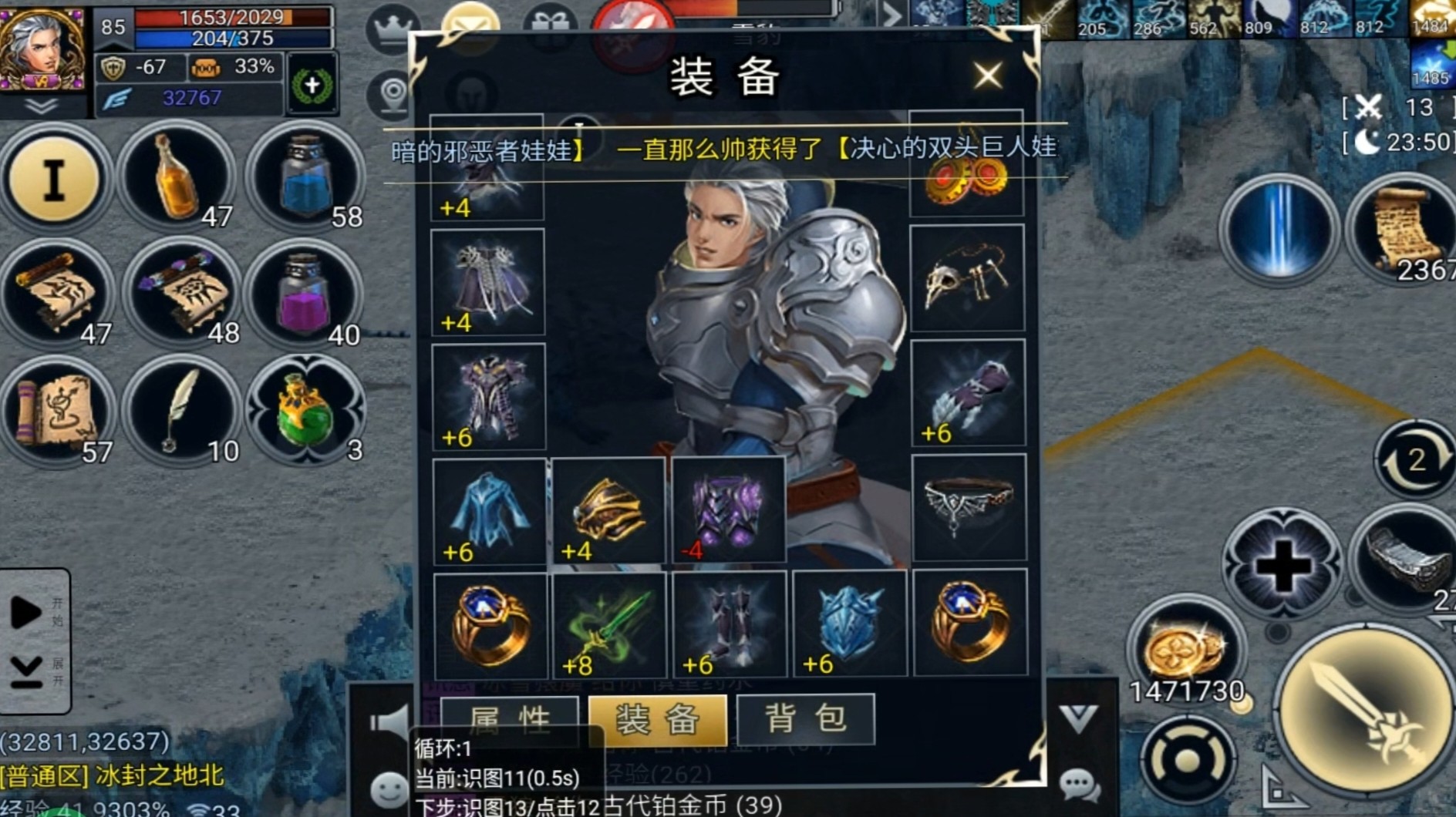
Task: Close the equipment panel
Action: (x=987, y=76)
